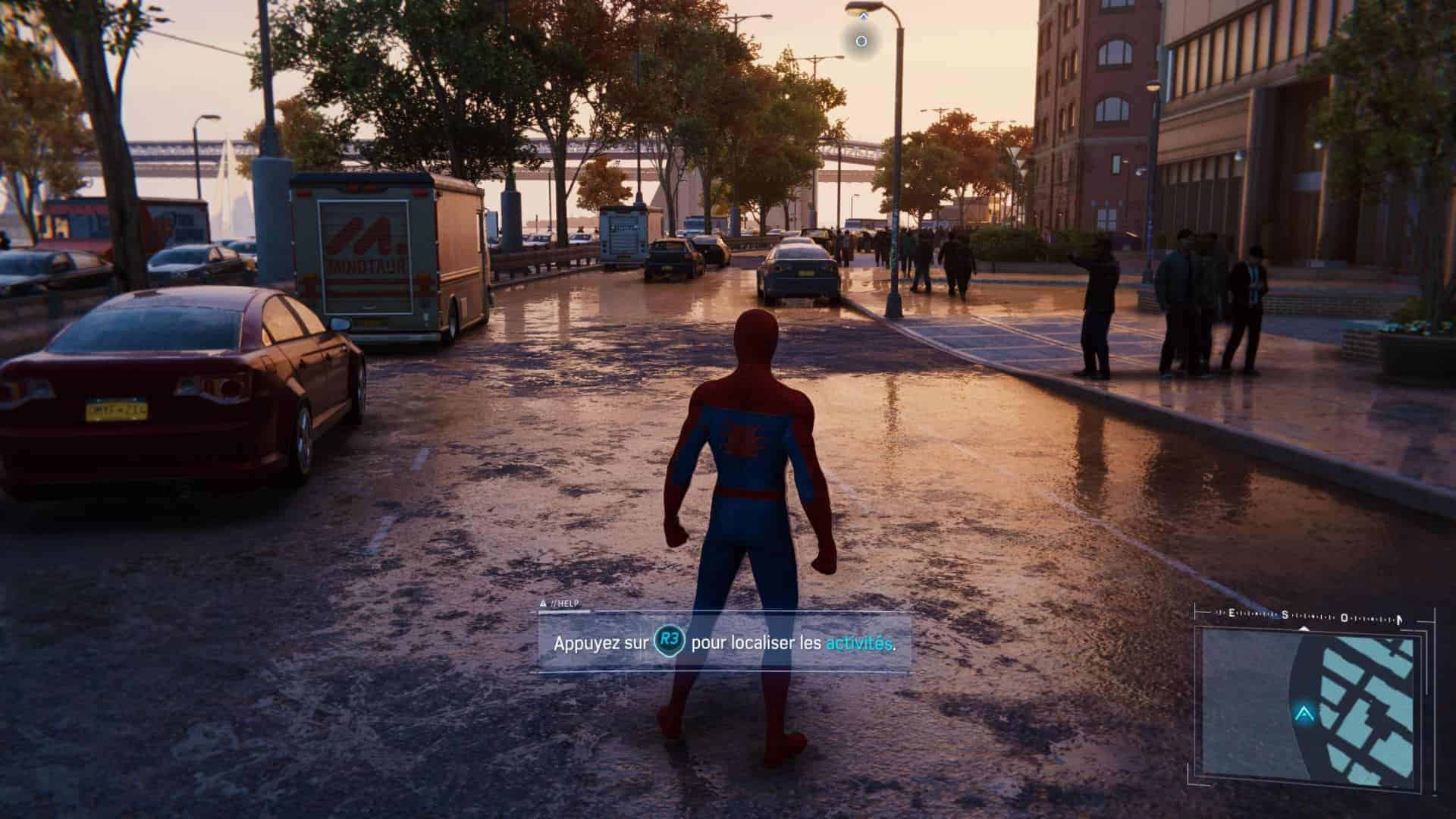Screen dimensions: 1456x819
Task: Select the circular waypoint marker near the streetlight
Action: pyautogui.click(x=861, y=41)
